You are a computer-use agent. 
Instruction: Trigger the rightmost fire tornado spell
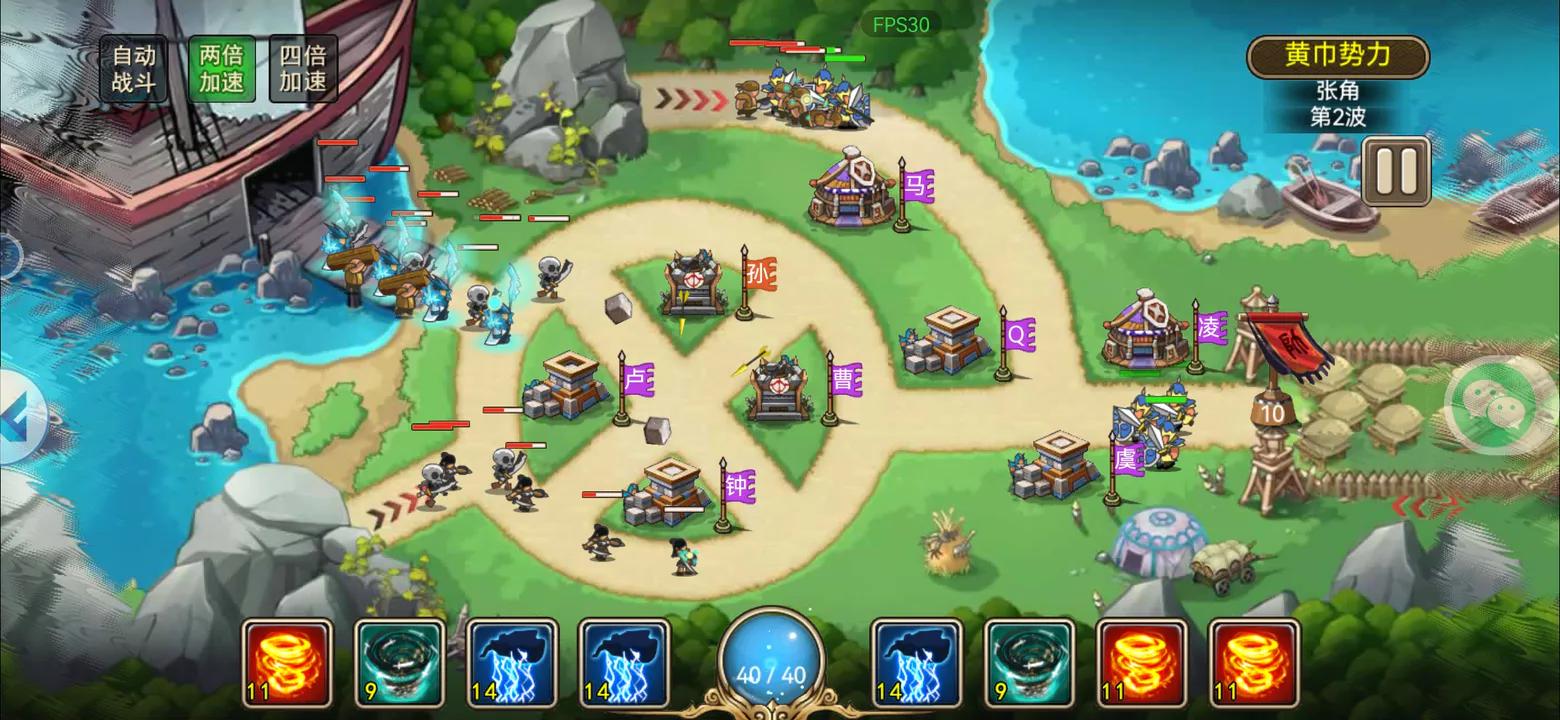(1253, 660)
